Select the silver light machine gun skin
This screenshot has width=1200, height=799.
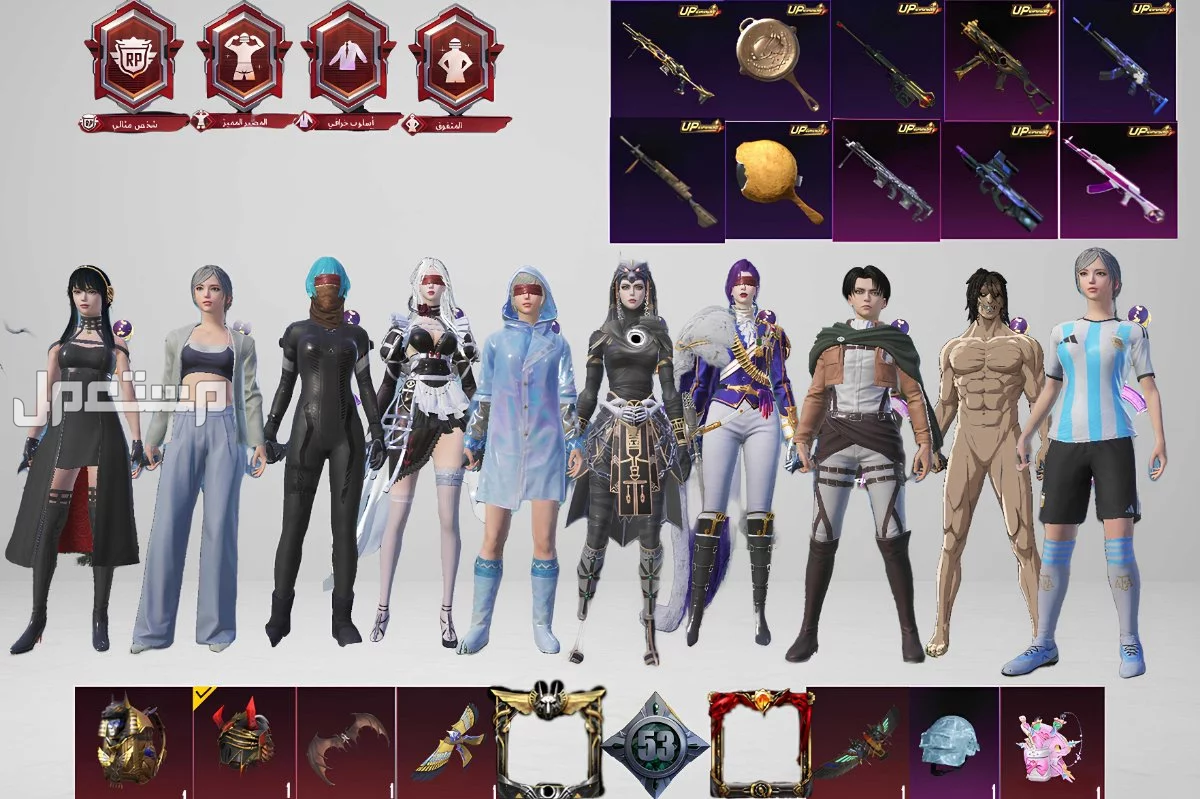(886, 180)
